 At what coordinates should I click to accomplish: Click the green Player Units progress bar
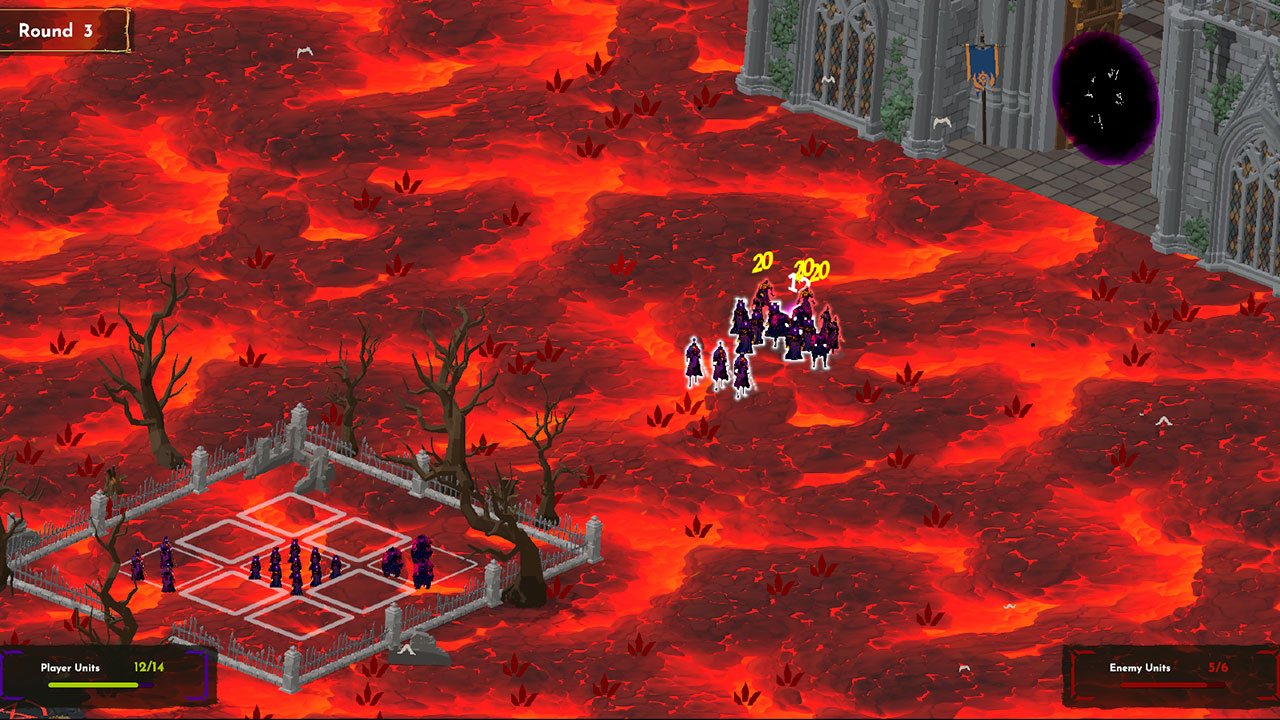[95, 685]
